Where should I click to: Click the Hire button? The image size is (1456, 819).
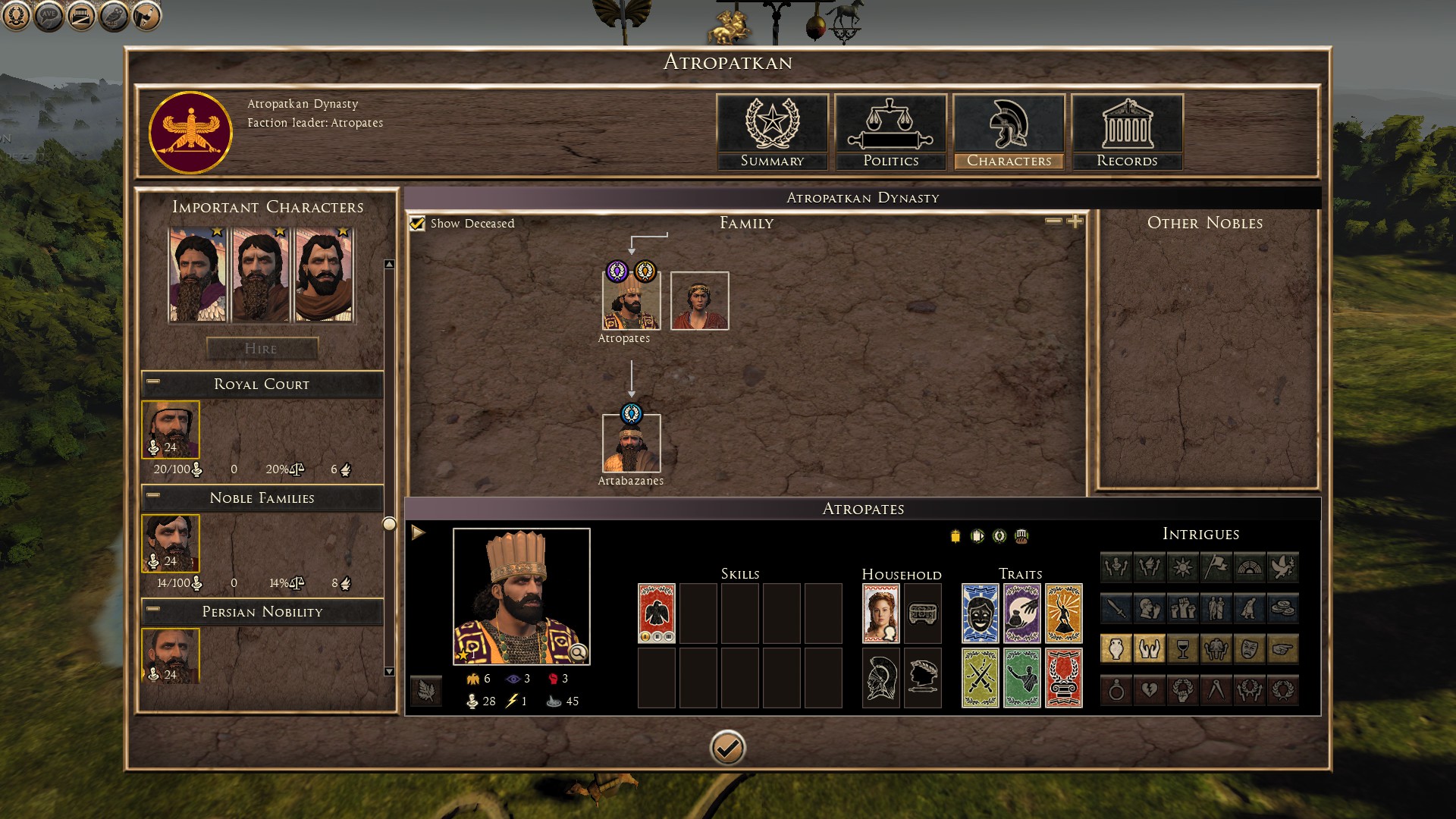(x=262, y=349)
